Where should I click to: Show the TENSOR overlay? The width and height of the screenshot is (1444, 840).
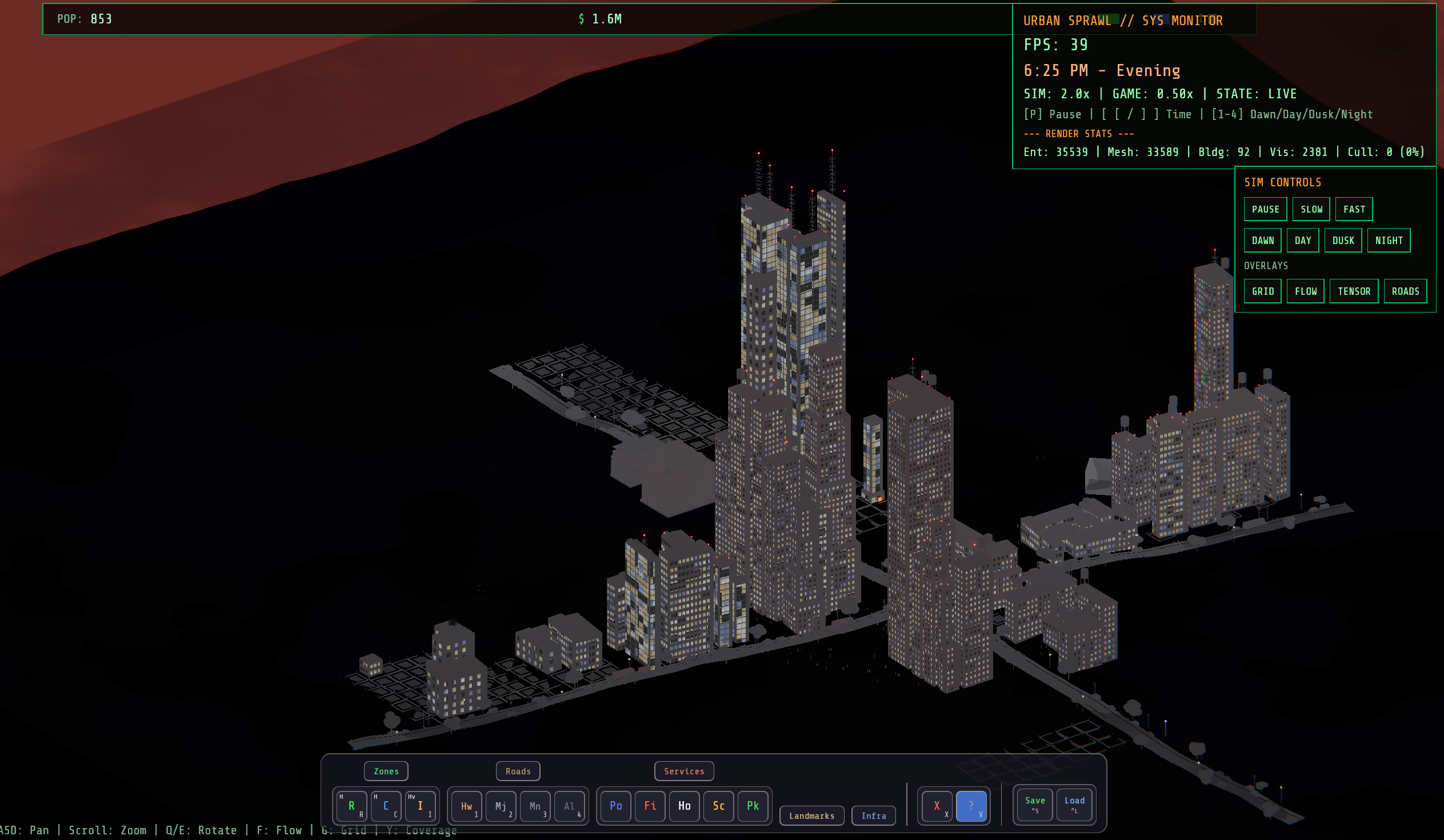pyautogui.click(x=1354, y=291)
